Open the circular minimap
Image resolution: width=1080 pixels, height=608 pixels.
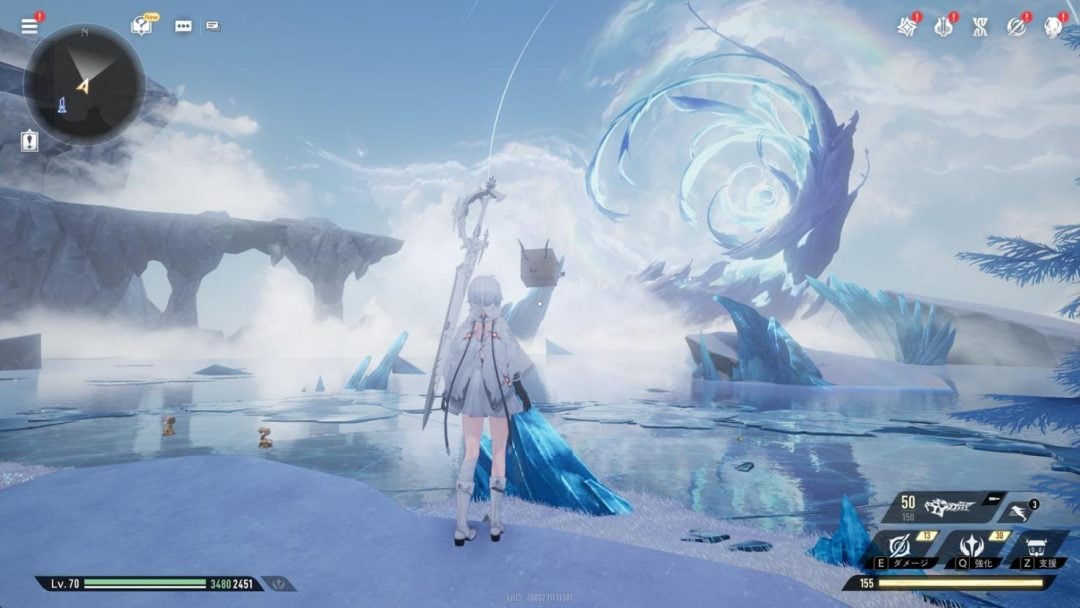tap(84, 84)
